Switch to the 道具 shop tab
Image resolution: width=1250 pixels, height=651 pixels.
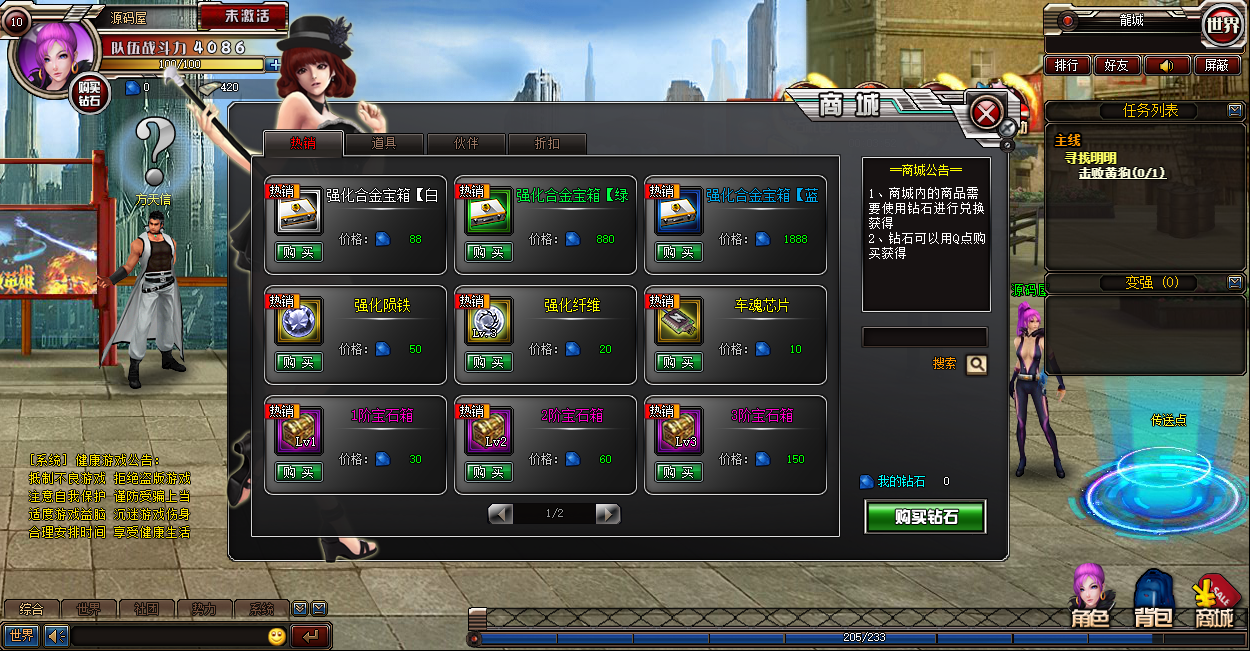384,143
